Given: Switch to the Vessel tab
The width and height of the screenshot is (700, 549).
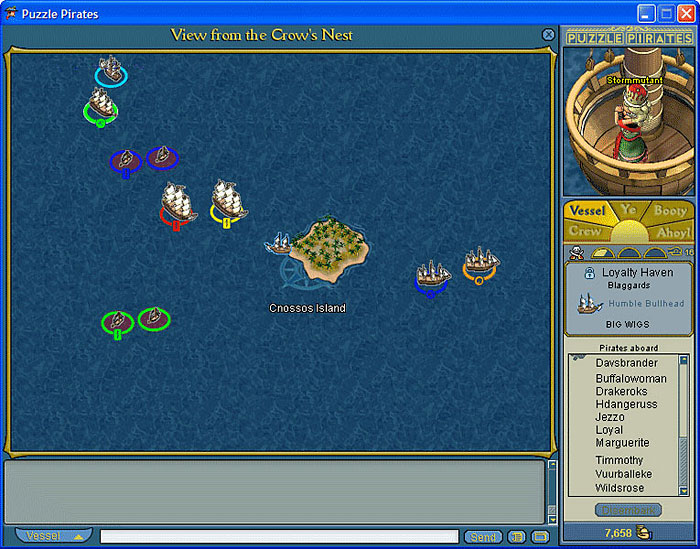Looking at the screenshot, I should click(587, 211).
